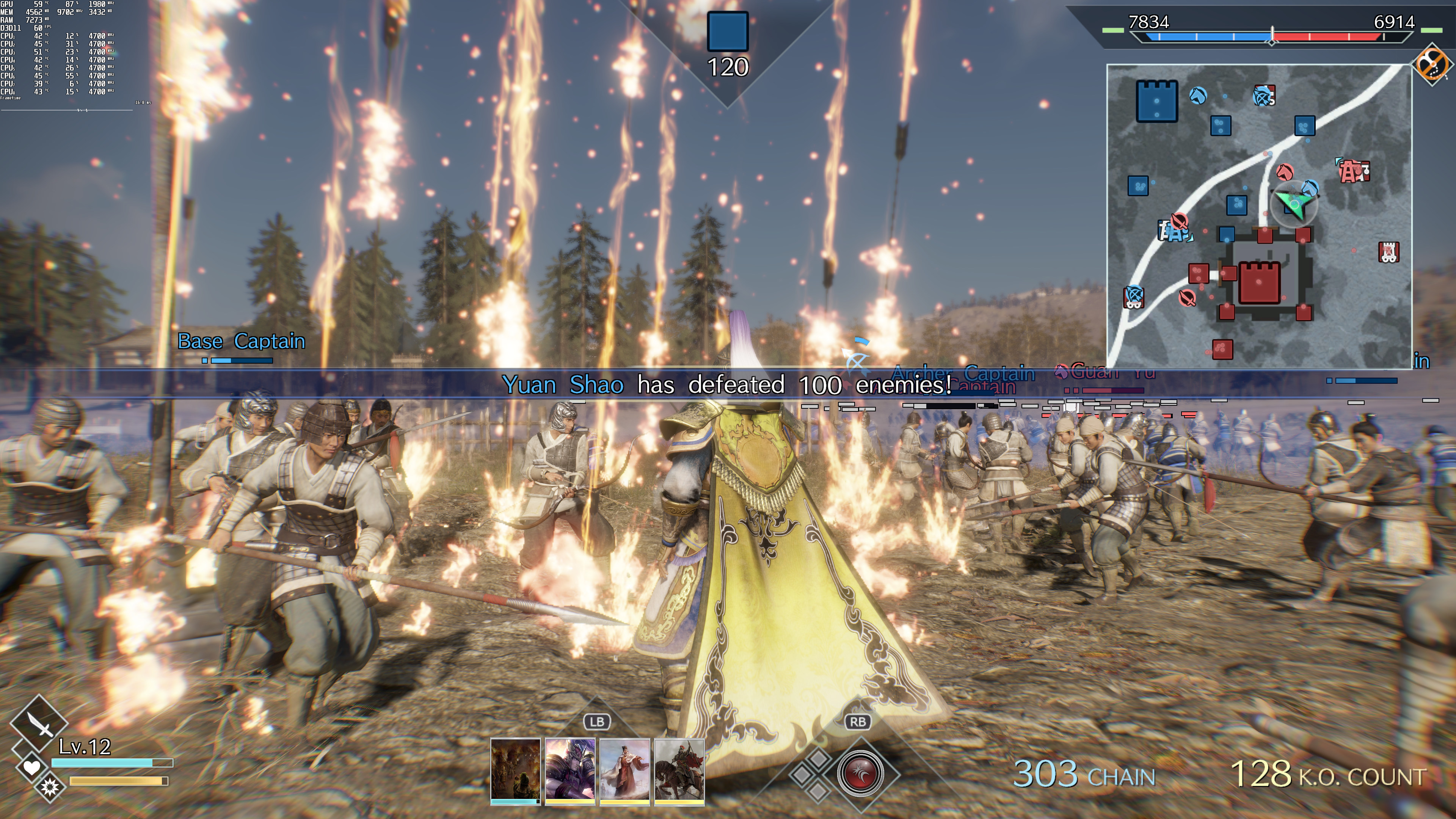Screen dimensions: 1456x819
Task: Activate the red musou attack orb
Action: pyautogui.click(x=860, y=773)
